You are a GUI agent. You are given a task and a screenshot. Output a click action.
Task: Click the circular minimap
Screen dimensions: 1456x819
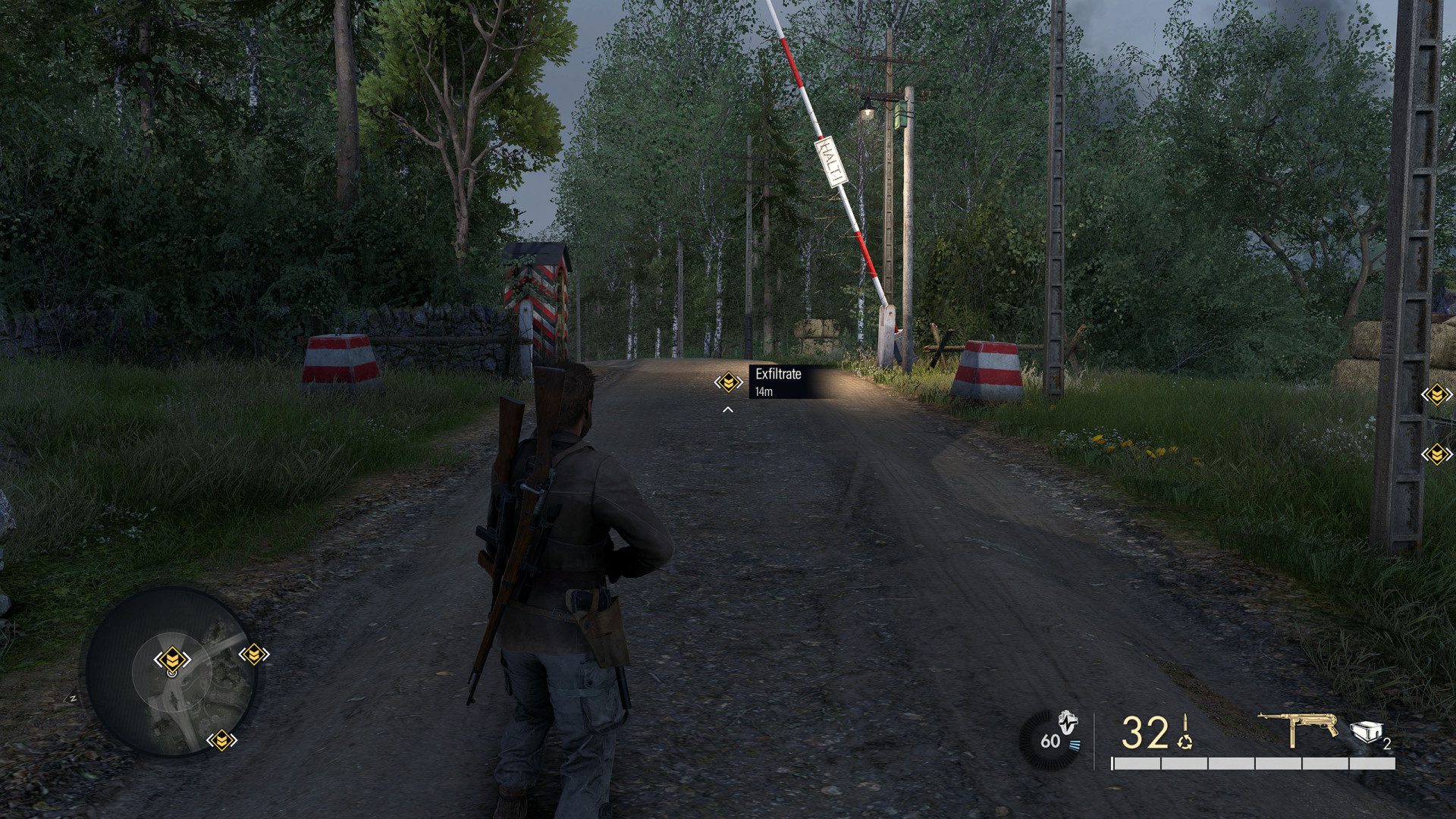(171, 672)
